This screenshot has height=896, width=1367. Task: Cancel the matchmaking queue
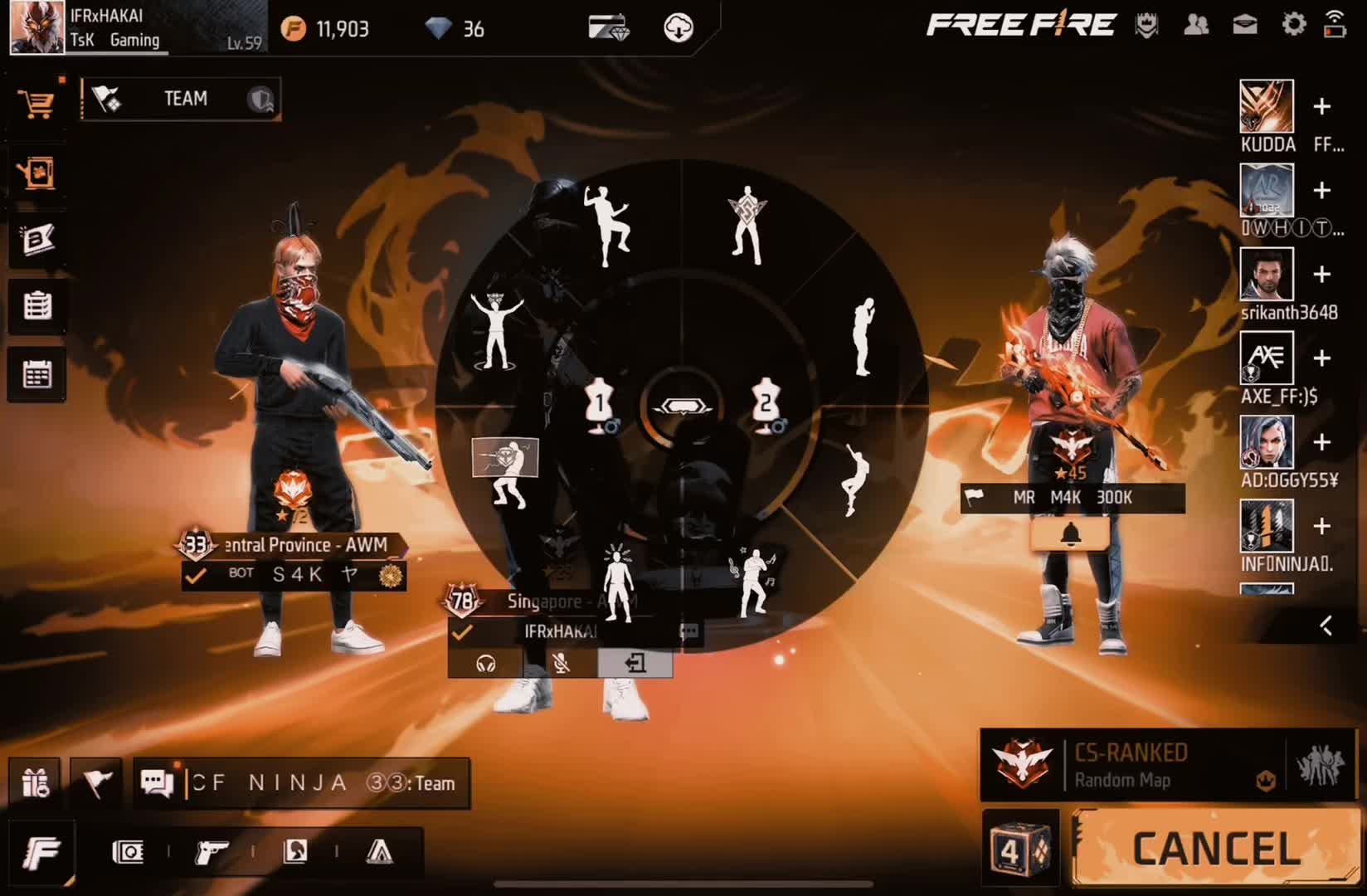click(x=1216, y=849)
